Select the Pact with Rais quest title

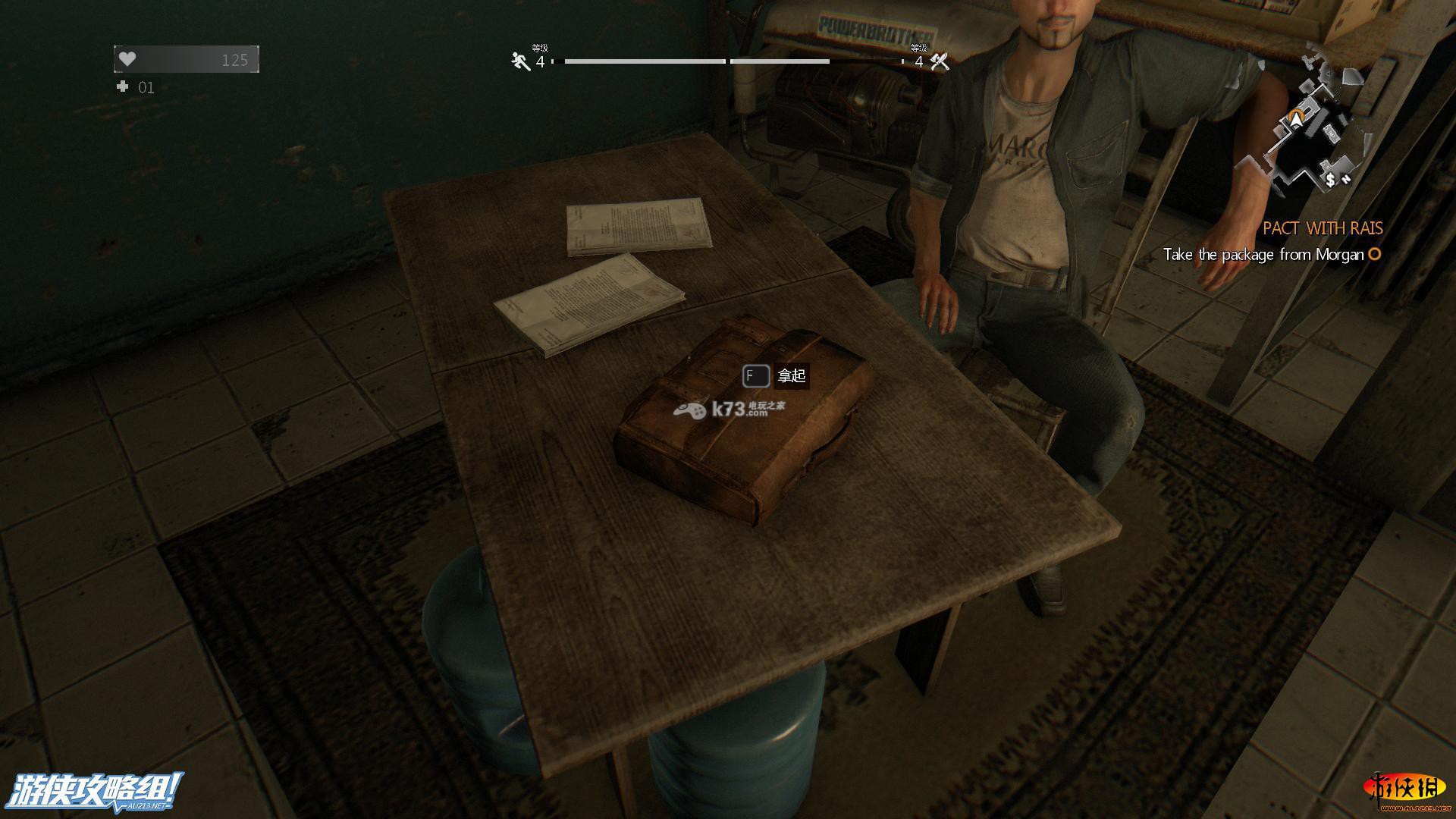pos(1323,228)
